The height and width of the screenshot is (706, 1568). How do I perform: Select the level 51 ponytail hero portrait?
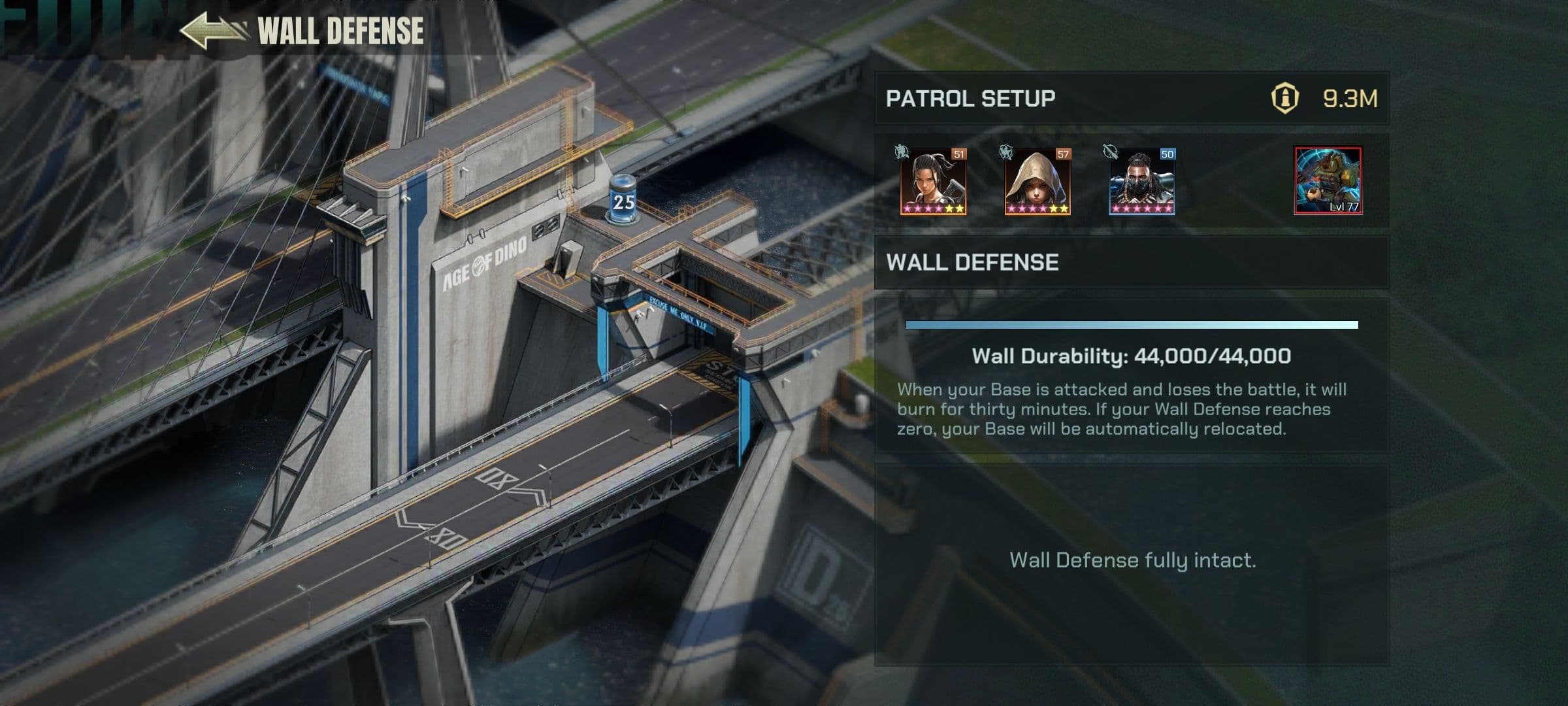[932, 181]
